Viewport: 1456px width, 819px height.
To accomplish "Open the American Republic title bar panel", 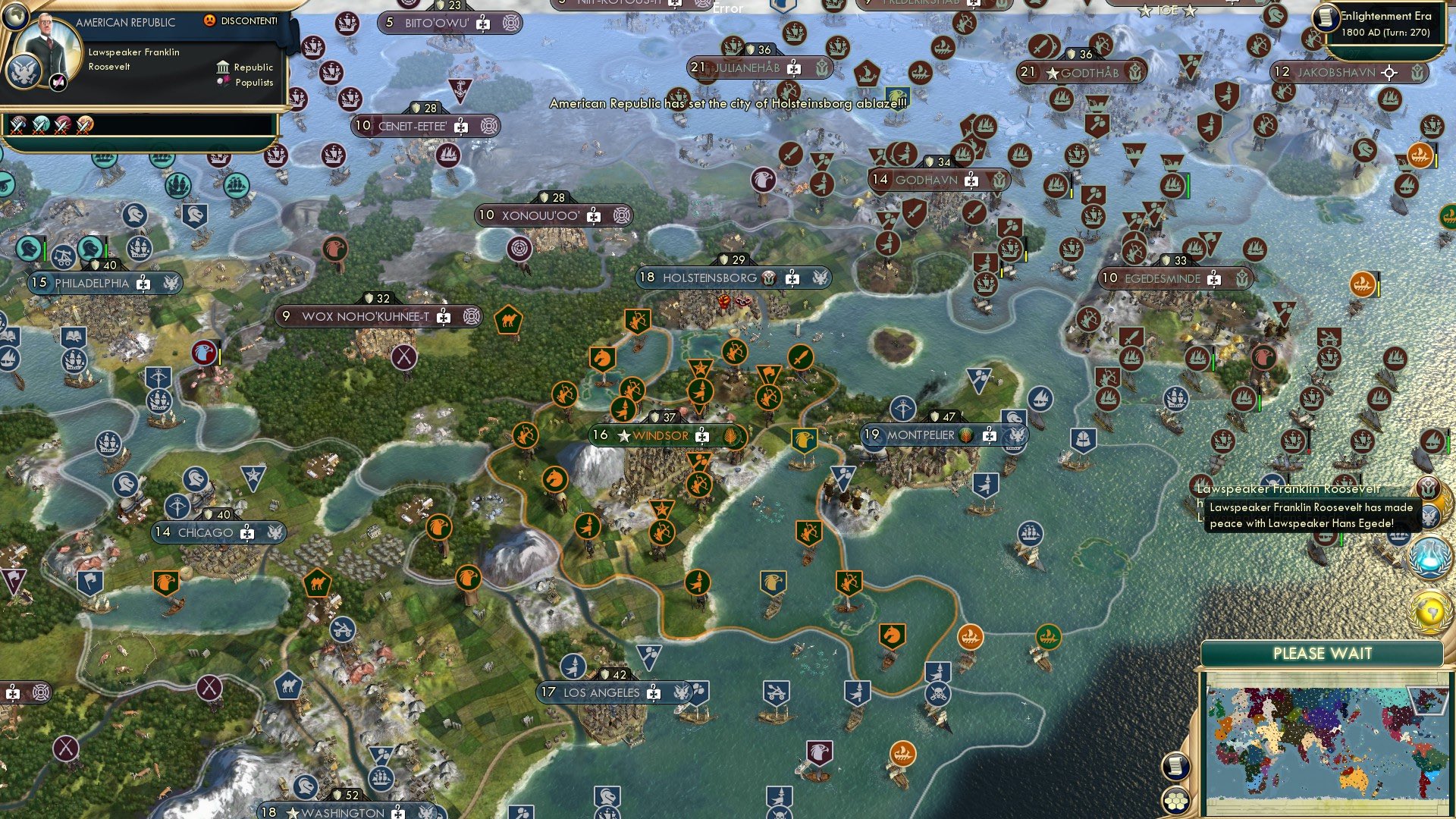I will click(x=125, y=22).
